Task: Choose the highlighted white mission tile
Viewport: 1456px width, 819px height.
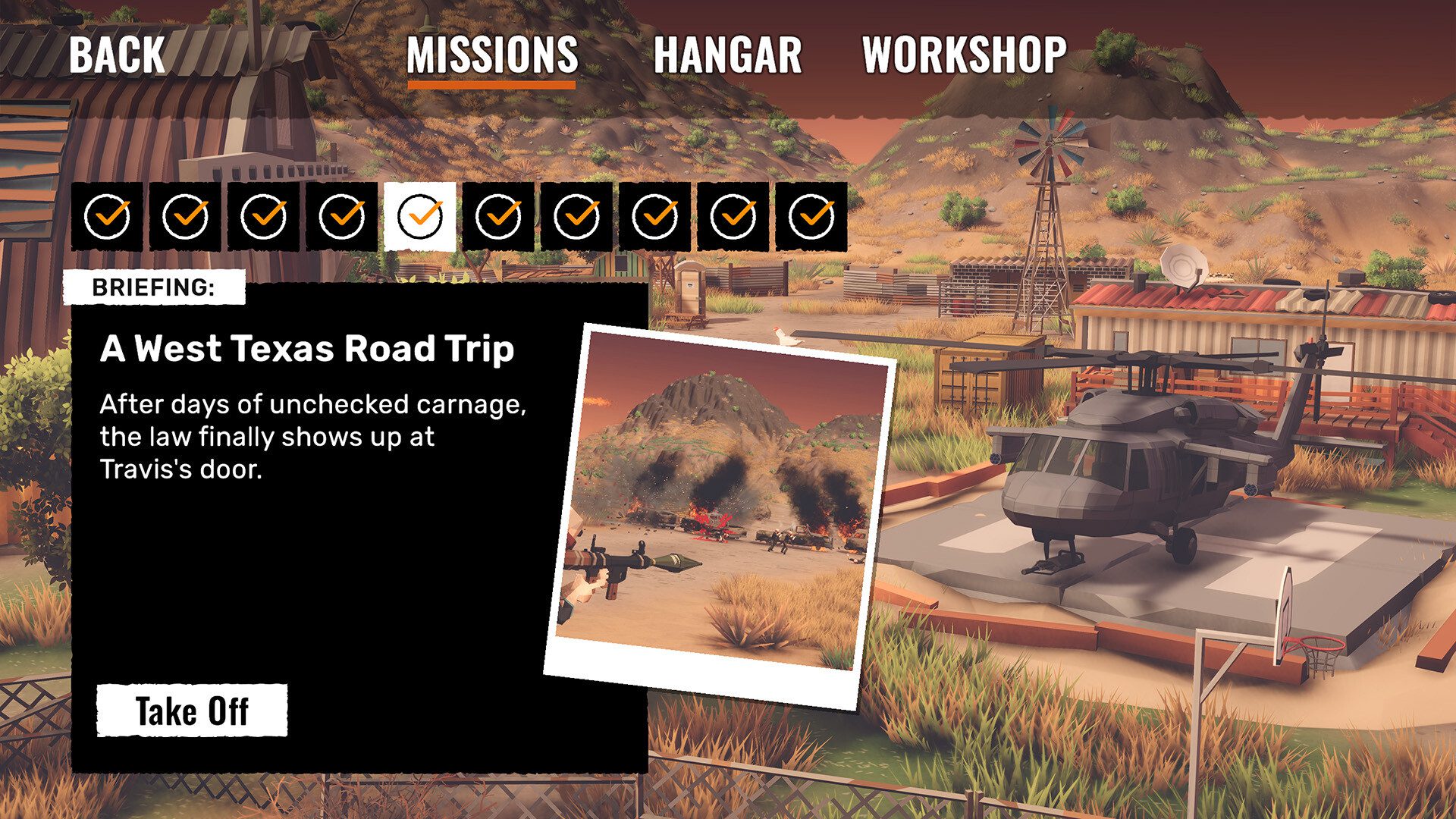Action: point(420,217)
